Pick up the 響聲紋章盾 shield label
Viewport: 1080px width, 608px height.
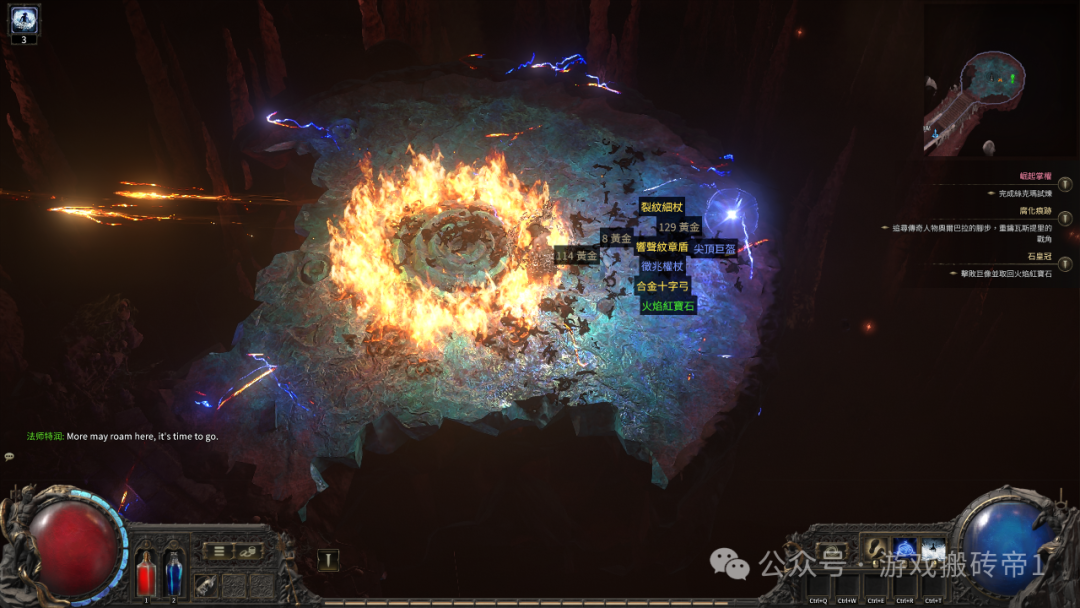coord(662,246)
